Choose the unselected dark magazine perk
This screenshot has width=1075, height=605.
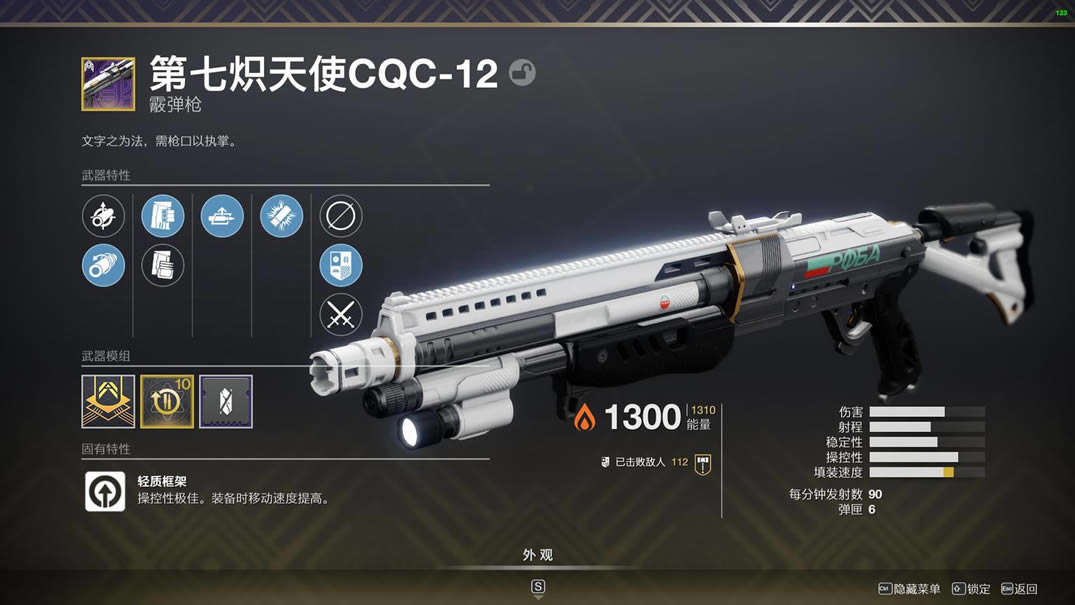(x=162, y=266)
